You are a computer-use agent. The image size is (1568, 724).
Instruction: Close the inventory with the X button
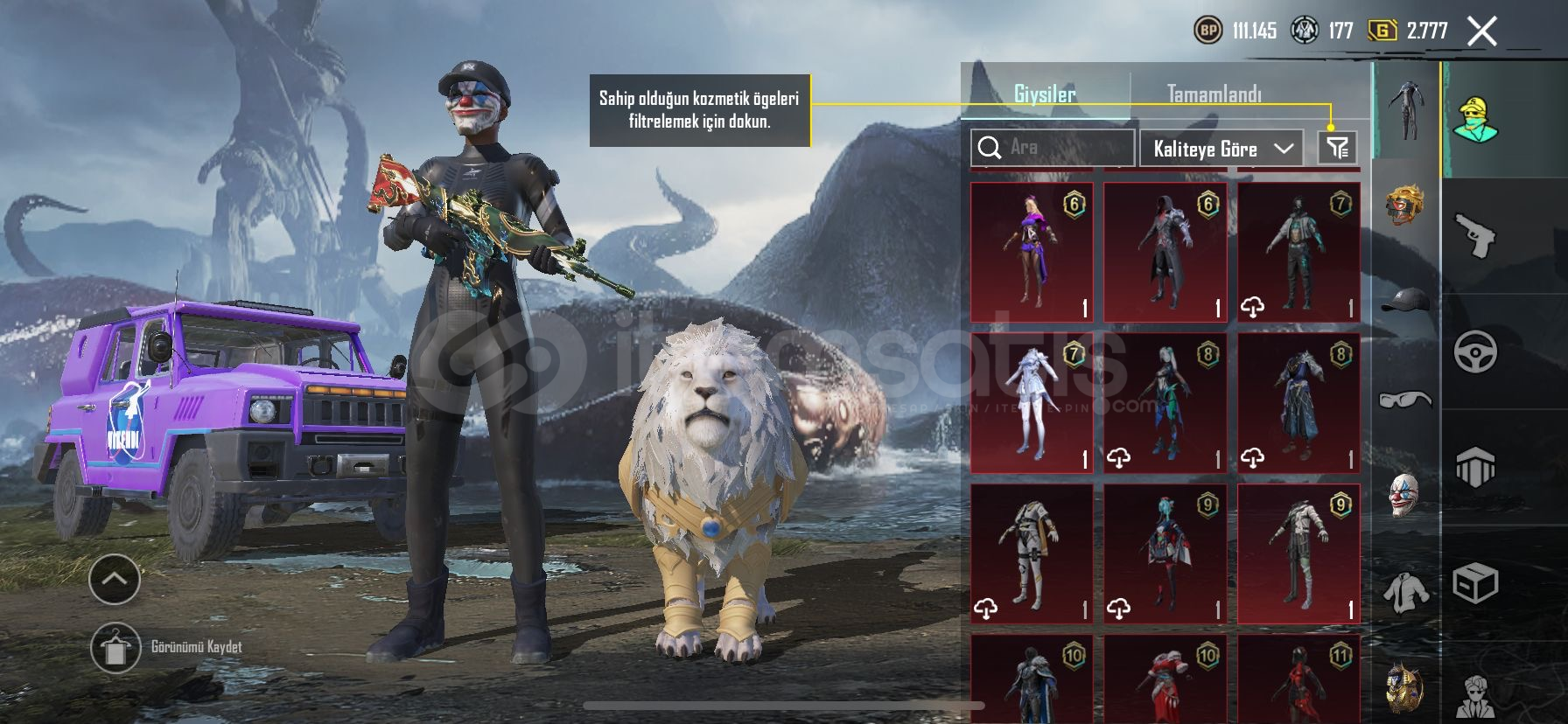[1481, 32]
